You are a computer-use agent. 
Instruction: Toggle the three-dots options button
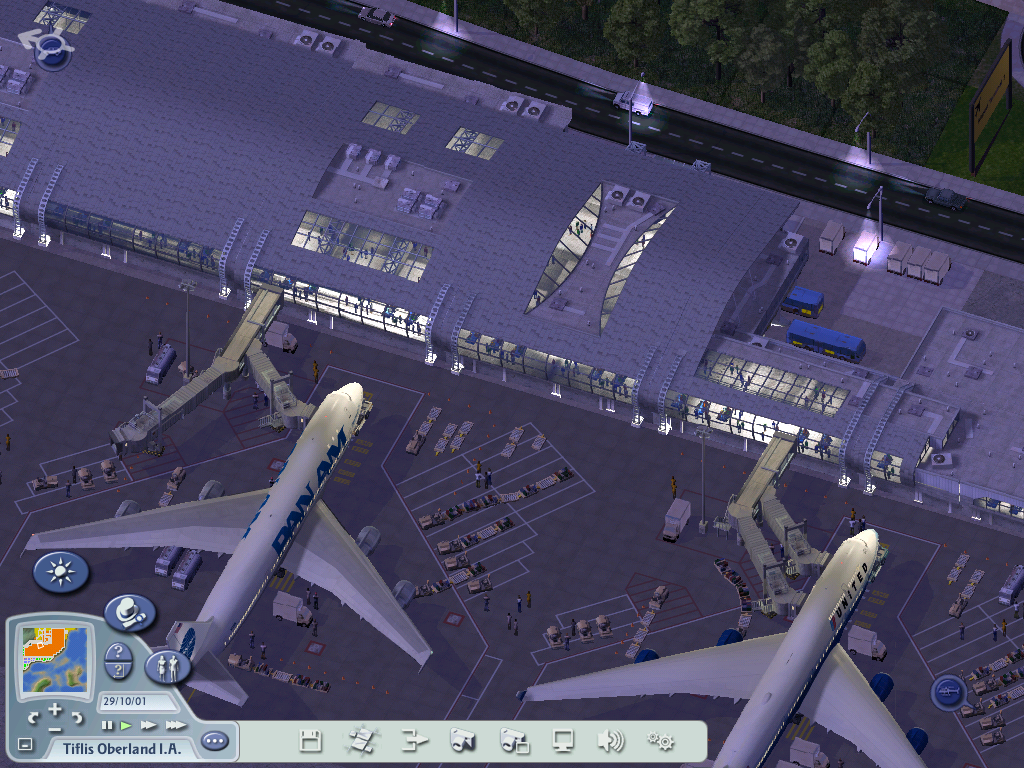[x=214, y=742]
